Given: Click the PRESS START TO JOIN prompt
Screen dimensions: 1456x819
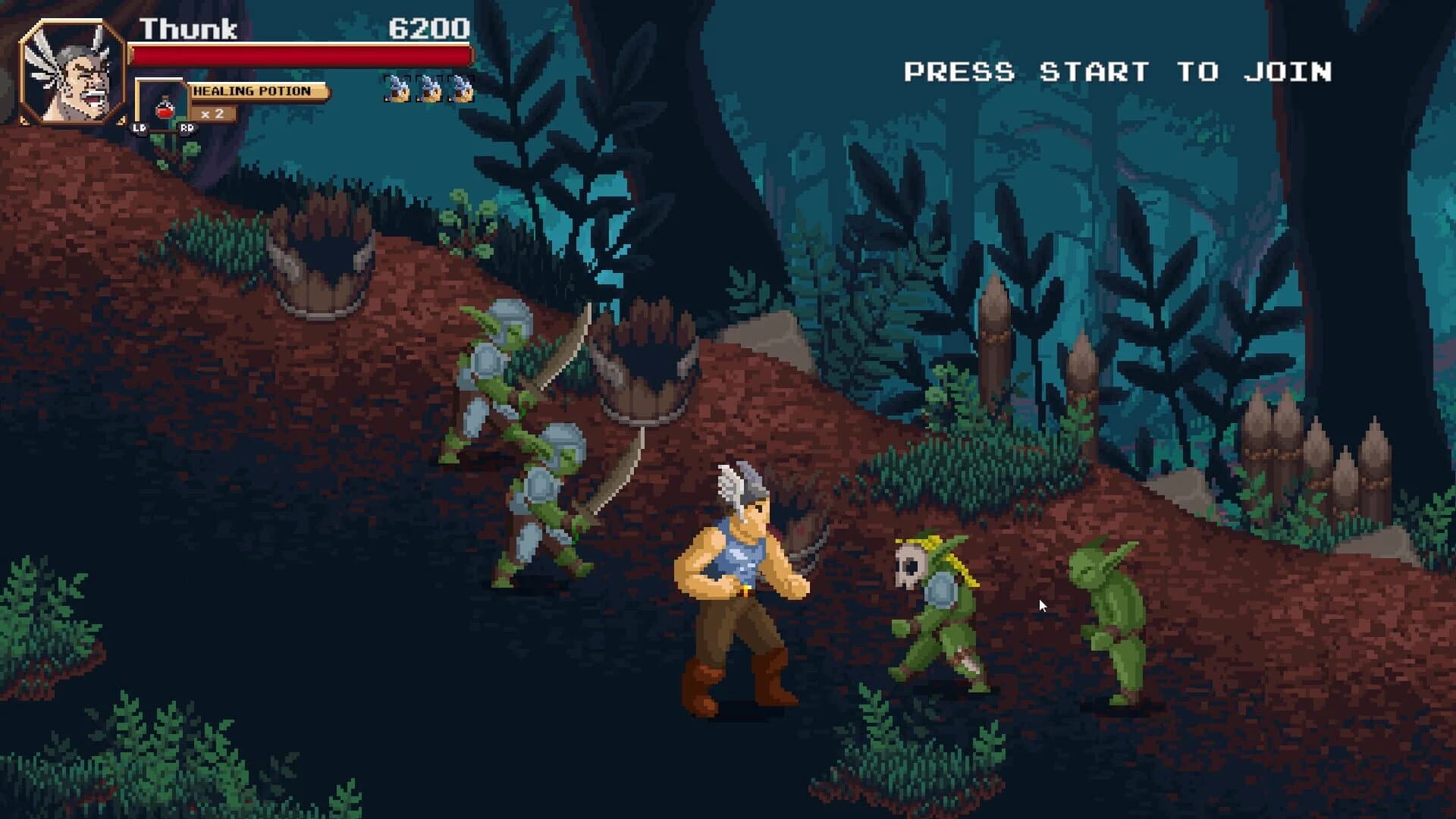Looking at the screenshot, I should [1119, 71].
